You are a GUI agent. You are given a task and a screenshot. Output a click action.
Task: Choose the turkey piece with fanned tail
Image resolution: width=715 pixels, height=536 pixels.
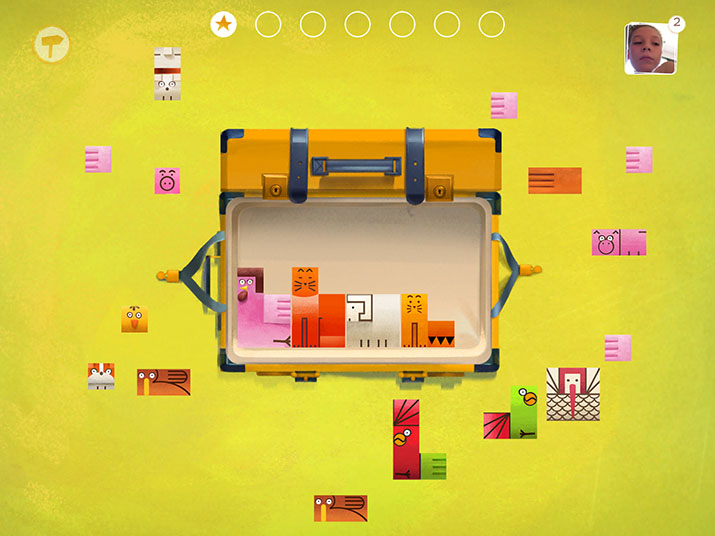[572, 393]
